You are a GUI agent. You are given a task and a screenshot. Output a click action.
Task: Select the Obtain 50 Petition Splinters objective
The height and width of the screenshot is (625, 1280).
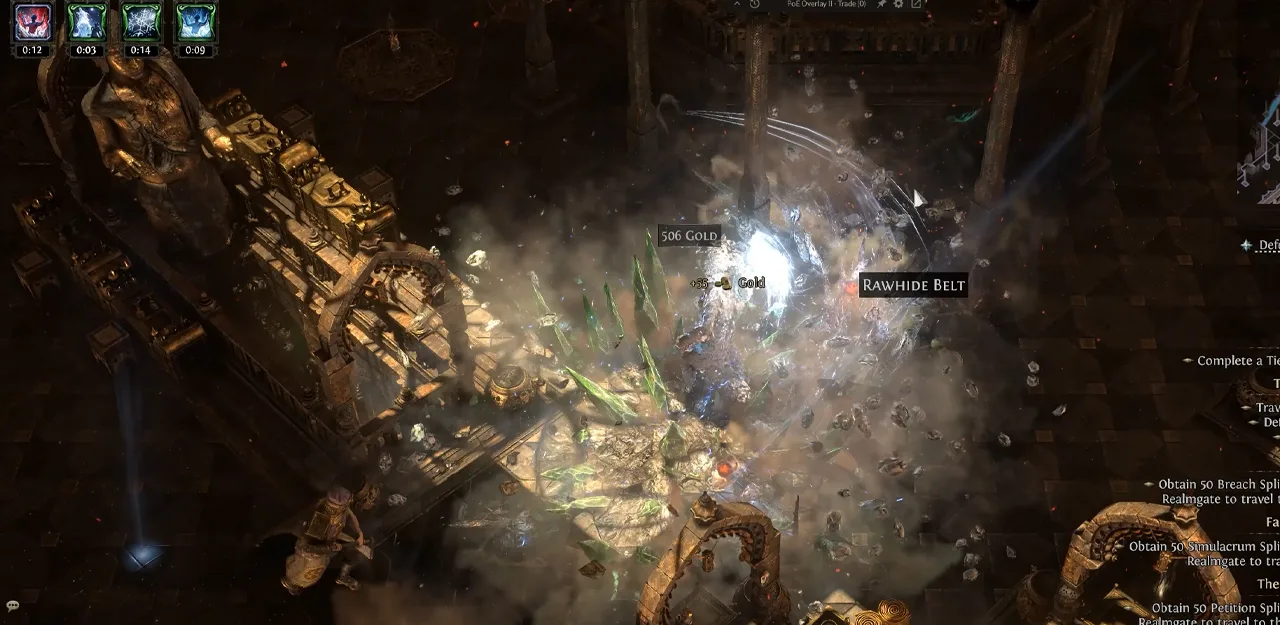click(x=1214, y=608)
